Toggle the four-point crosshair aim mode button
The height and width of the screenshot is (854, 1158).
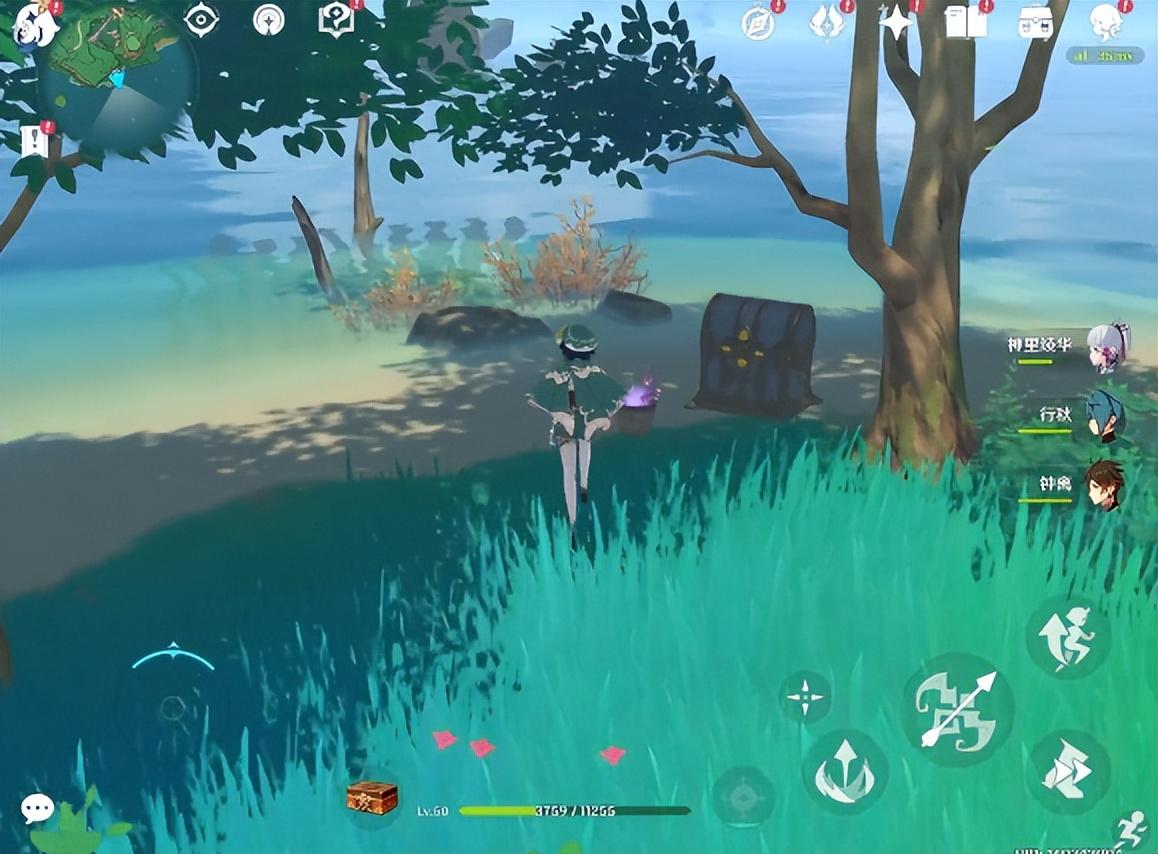[x=805, y=696]
